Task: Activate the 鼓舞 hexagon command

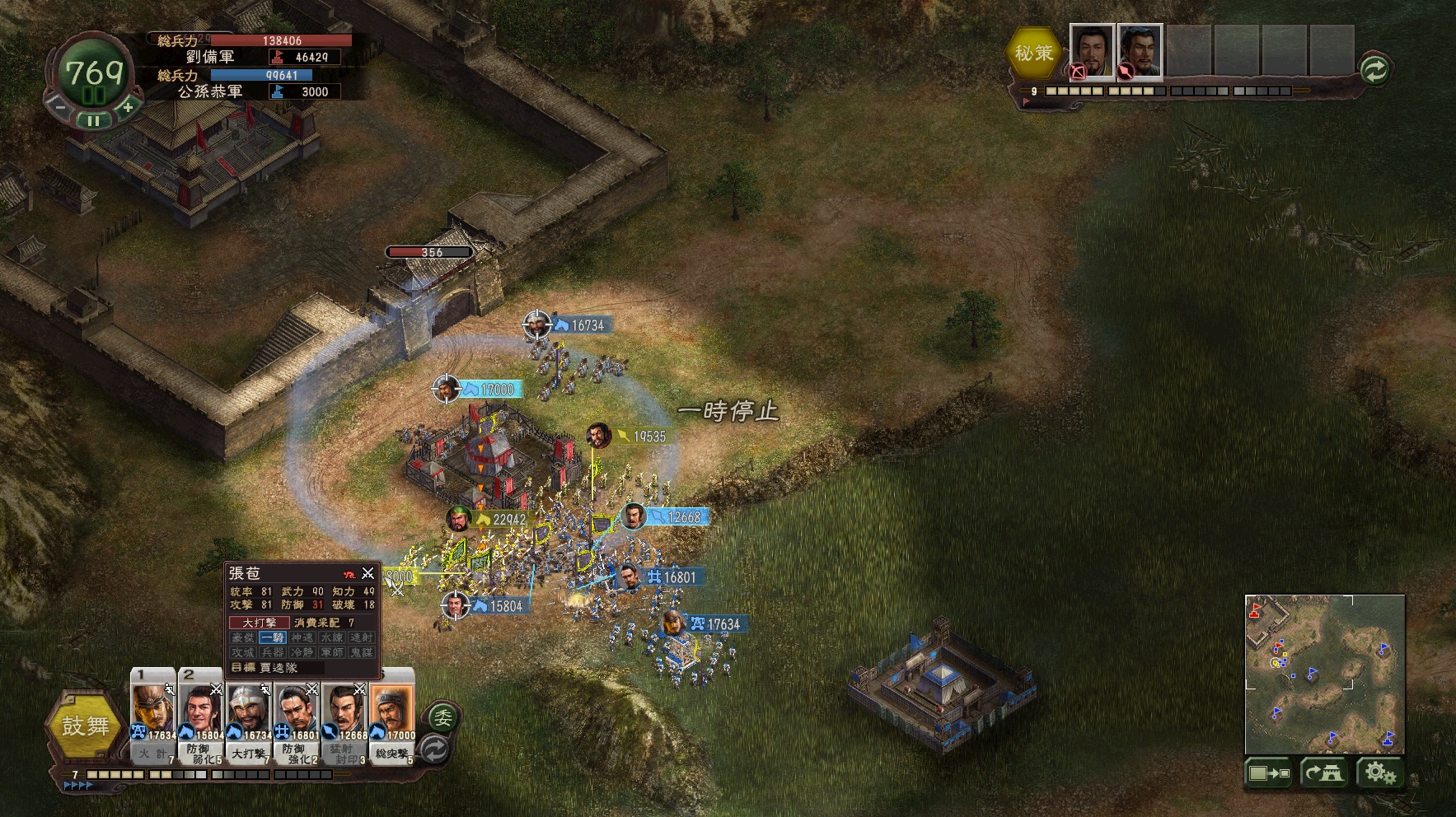Action: [x=86, y=725]
